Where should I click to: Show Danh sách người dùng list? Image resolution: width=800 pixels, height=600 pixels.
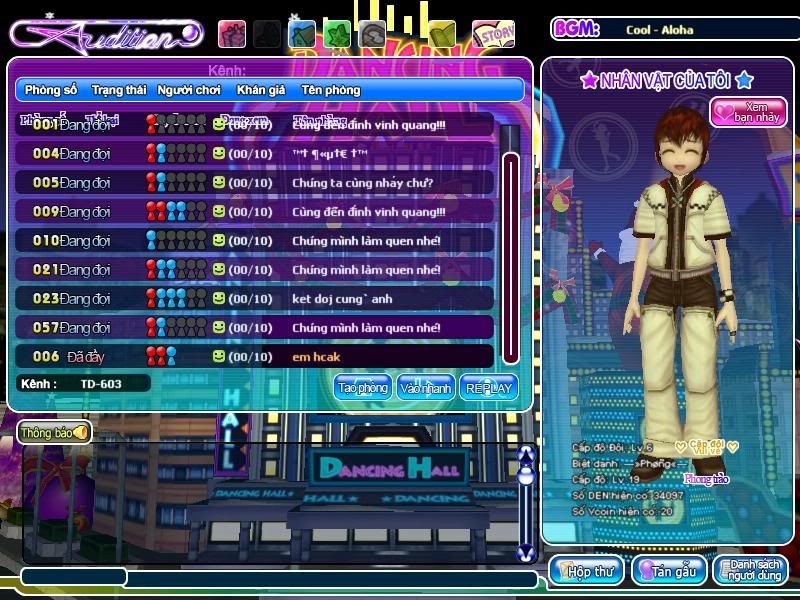pos(750,571)
